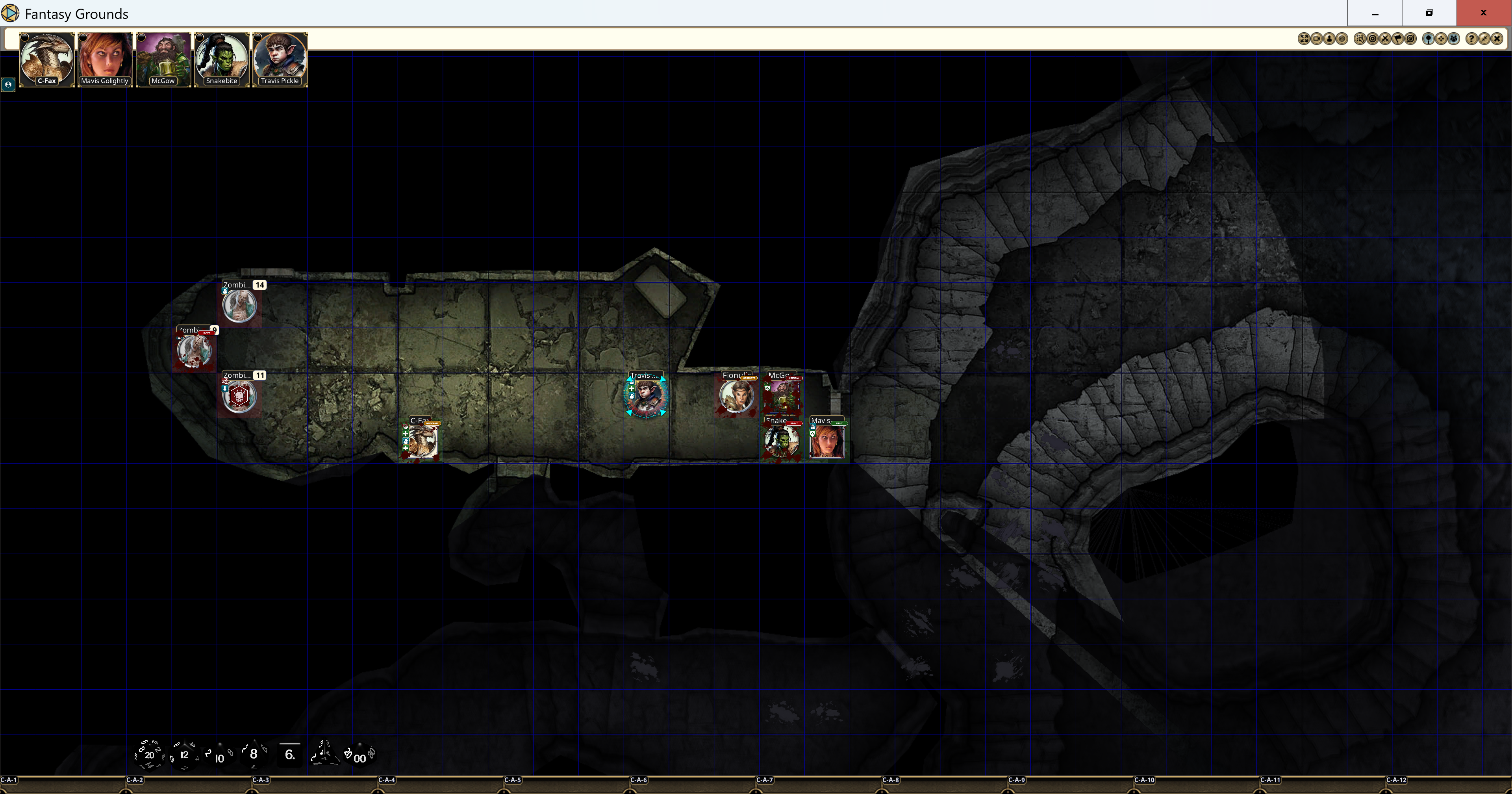
Task: Click the user identity button on the left edge
Action: pos(9,85)
